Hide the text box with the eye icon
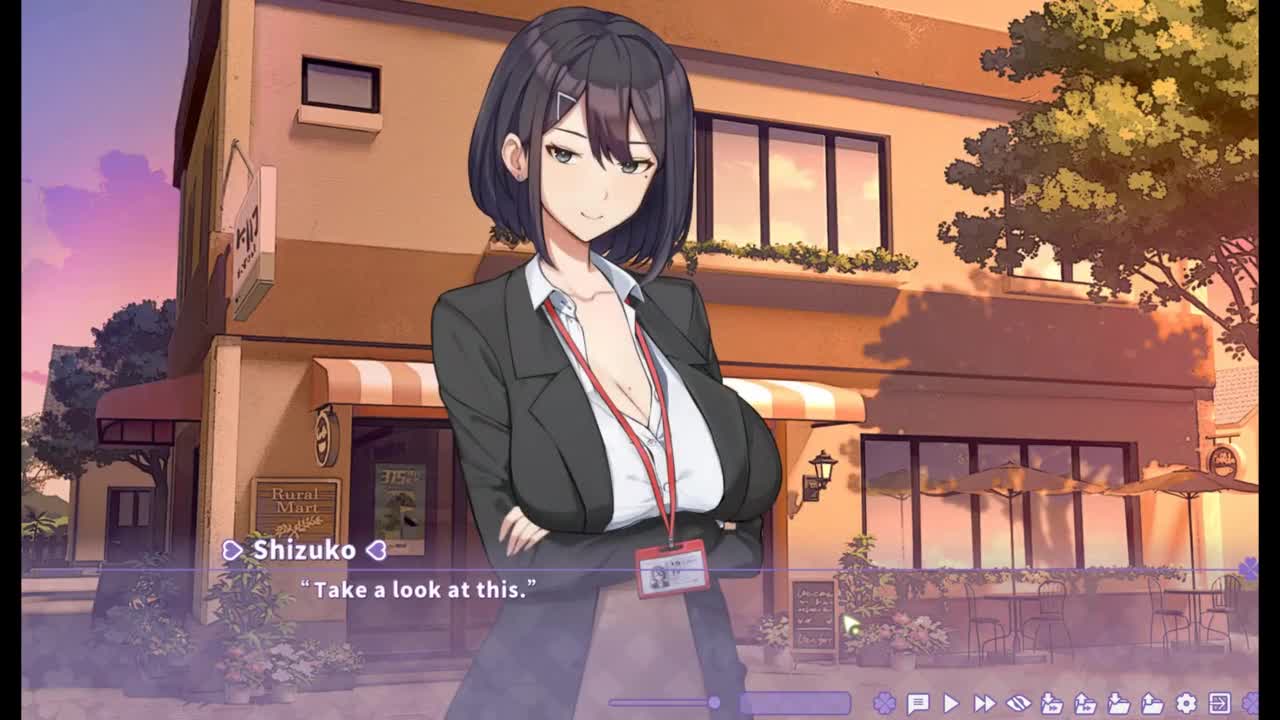The width and height of the screenshot is (1280, 720). [1018, 703]
